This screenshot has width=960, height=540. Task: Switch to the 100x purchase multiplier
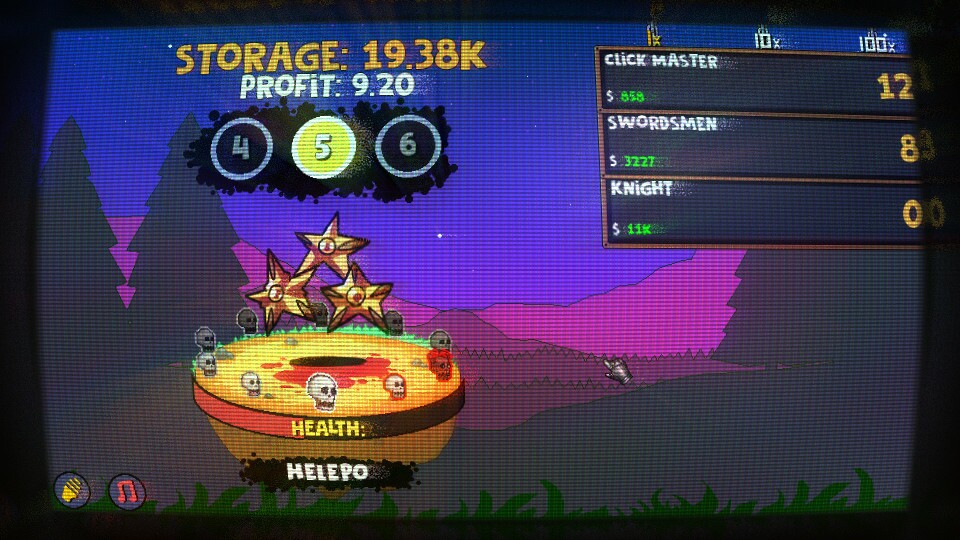[x=877, y=42]
